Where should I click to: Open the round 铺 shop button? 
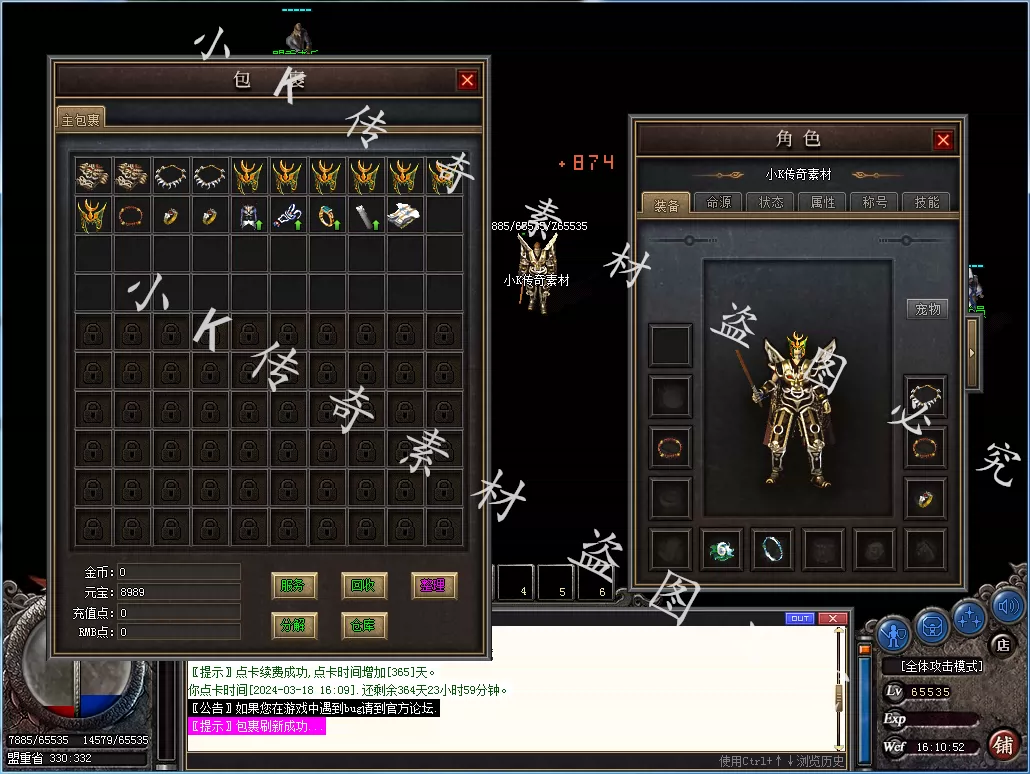coord(1003,745)
